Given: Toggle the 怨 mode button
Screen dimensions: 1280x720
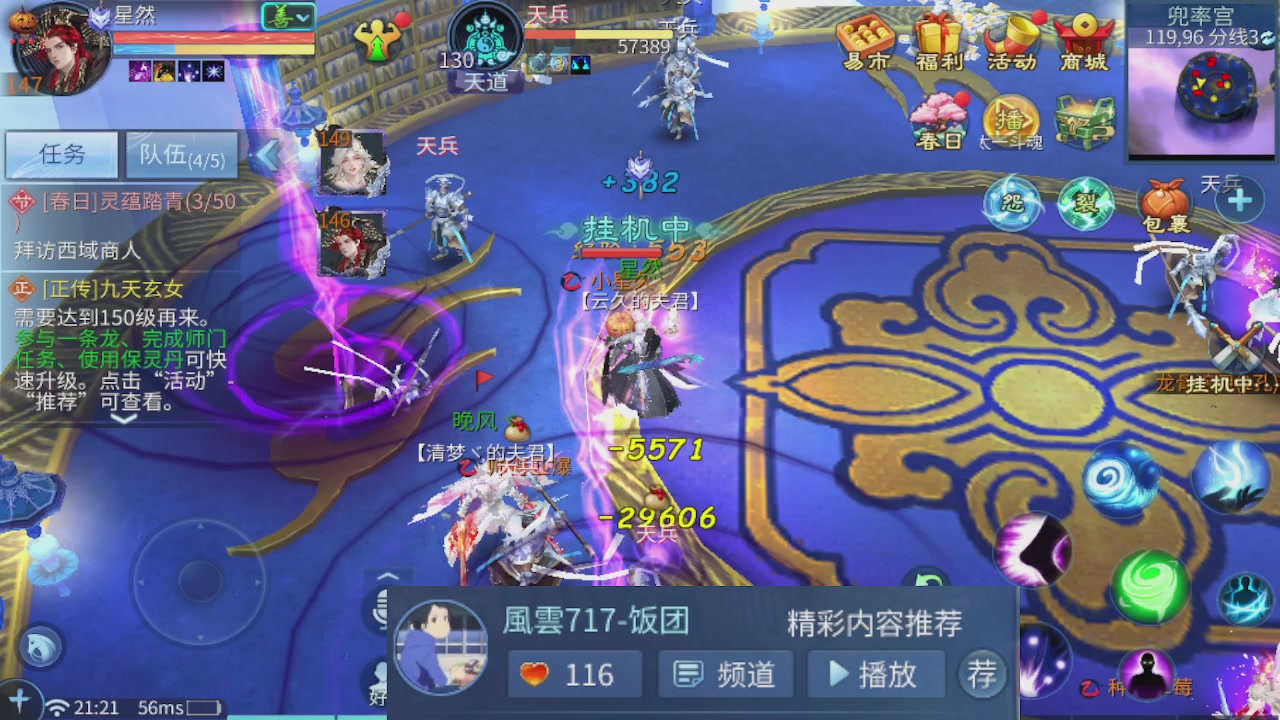Looking at the screenshot, I should tap(1013, 200).
